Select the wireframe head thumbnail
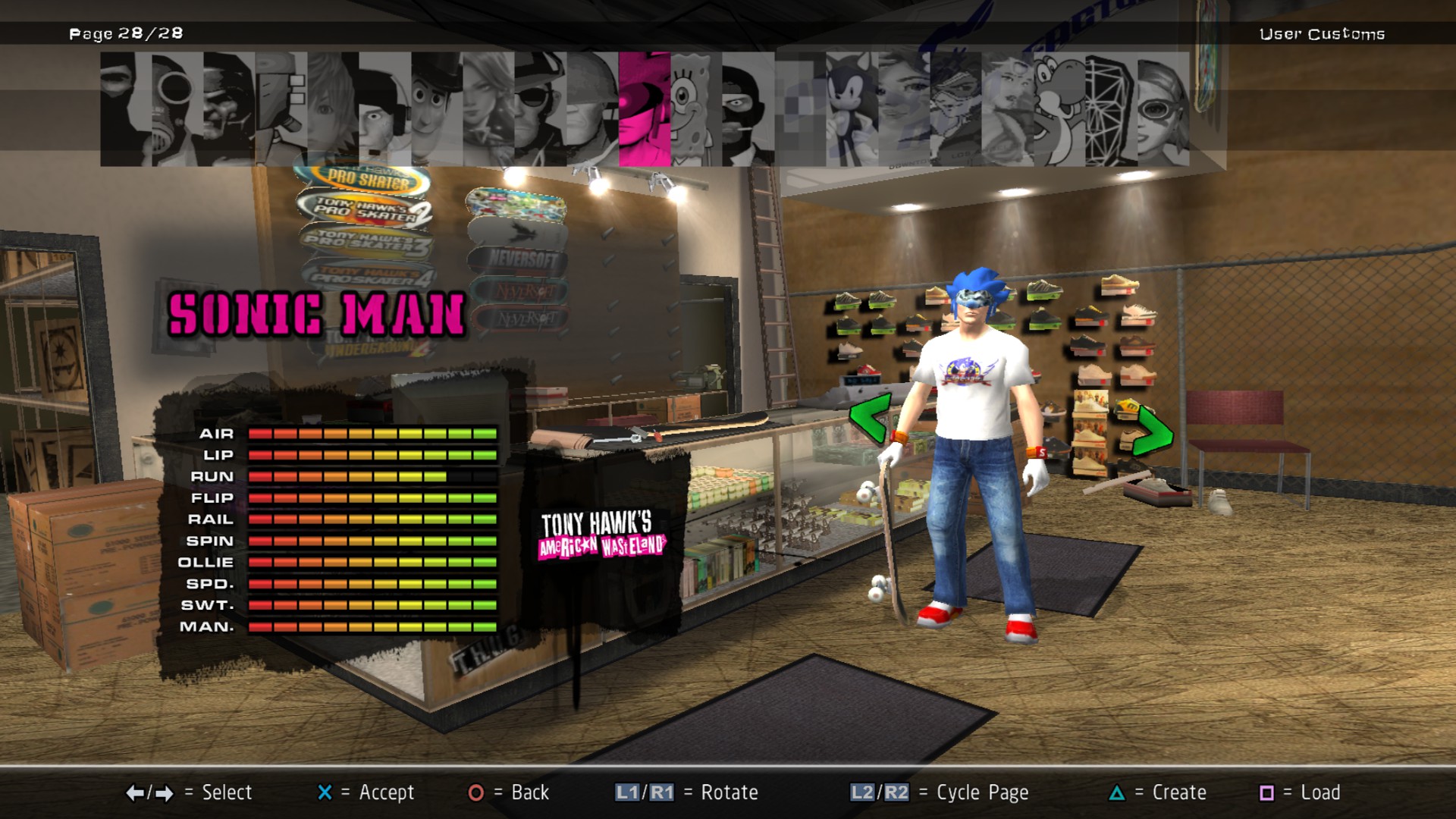Viewport: 1456px width, 819px height. click(1111, 109)
